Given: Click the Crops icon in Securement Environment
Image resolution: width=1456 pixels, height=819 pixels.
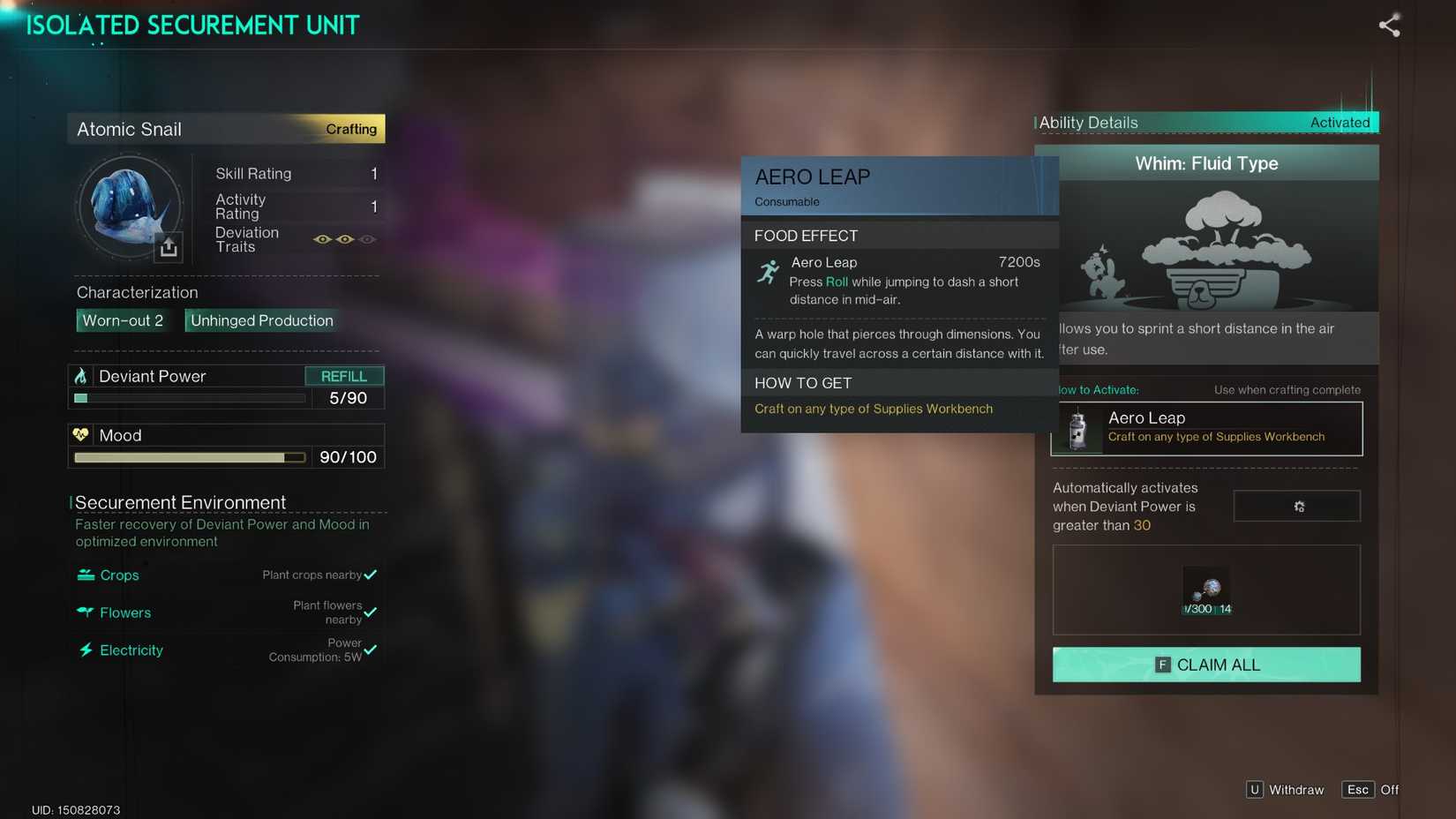Looking at the screenshot, I should click(x=85, y=575).
